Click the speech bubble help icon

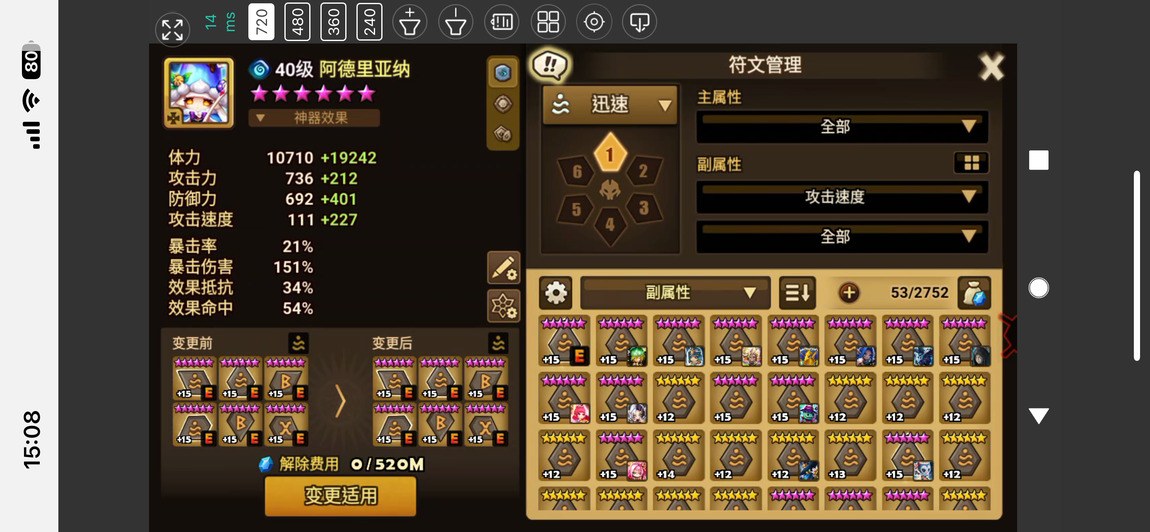click(x=549, y=66)
